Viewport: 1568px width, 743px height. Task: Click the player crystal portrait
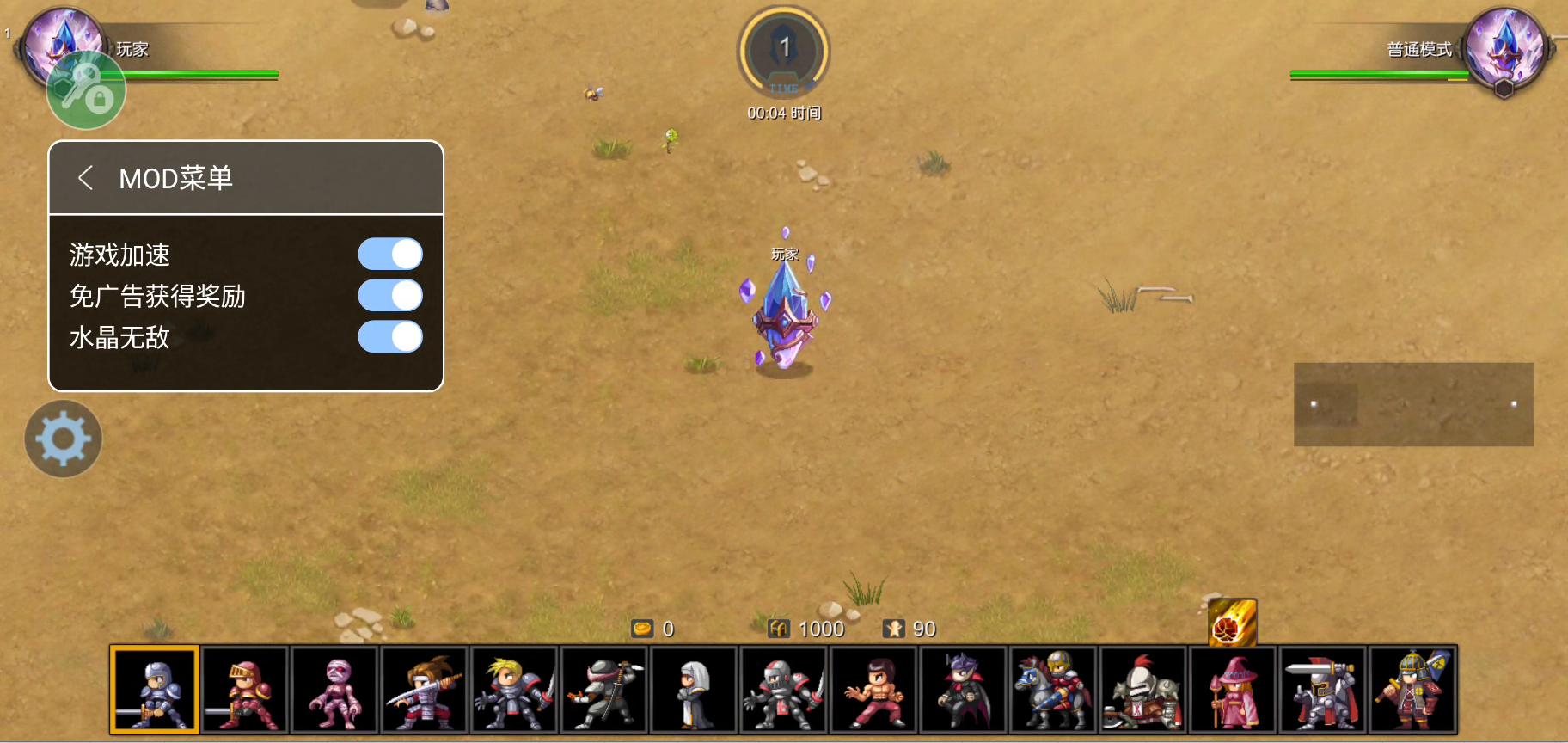(62, 45)
